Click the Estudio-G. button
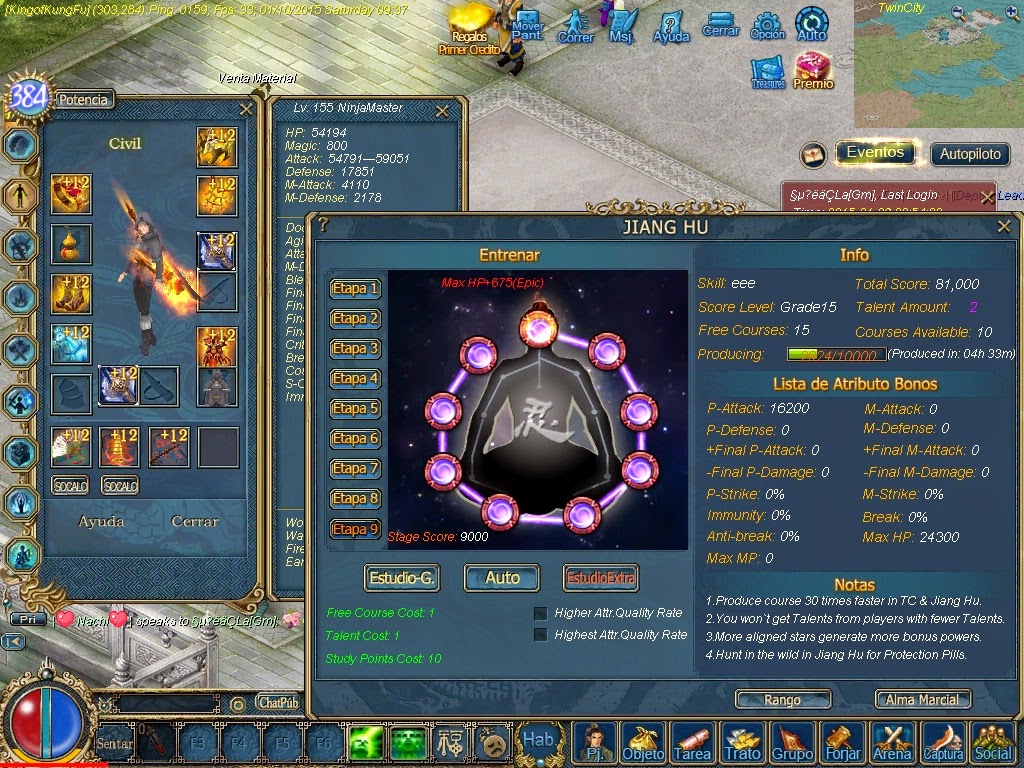This screenshot has width=1024, height=768. point(401,577)
